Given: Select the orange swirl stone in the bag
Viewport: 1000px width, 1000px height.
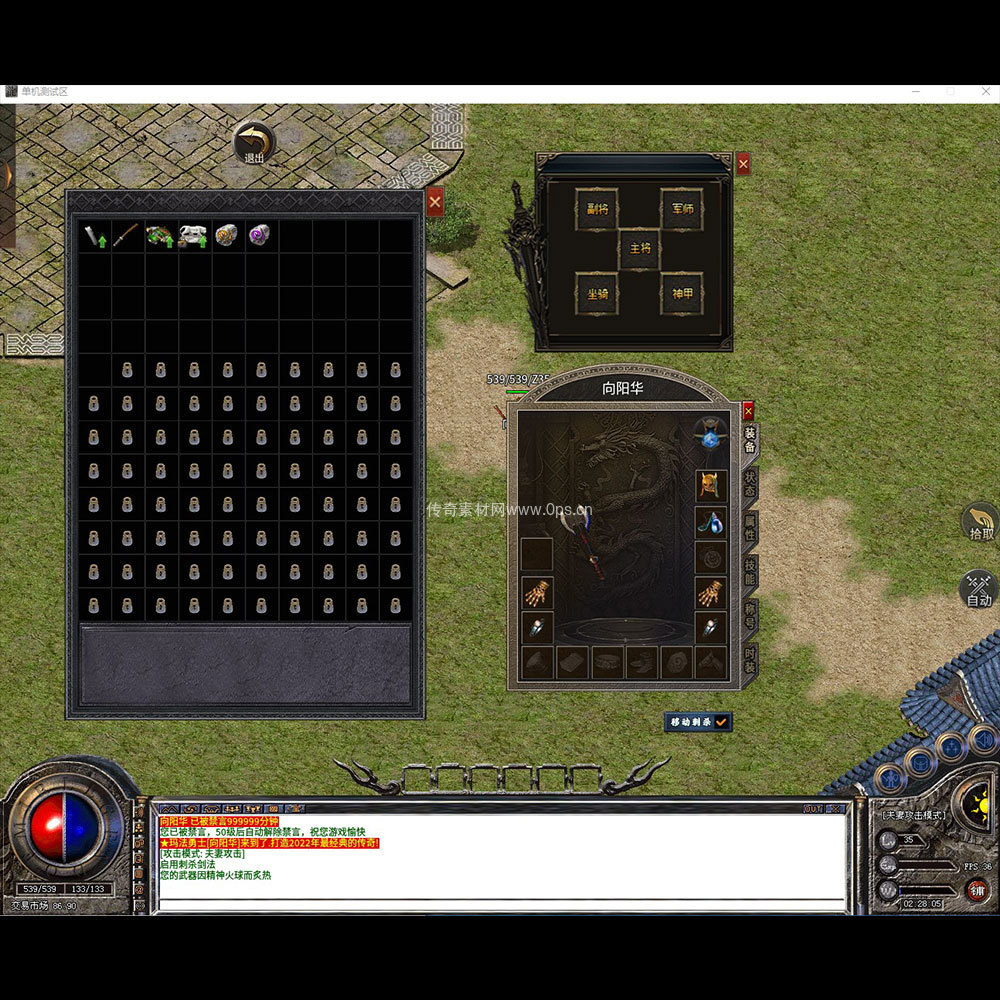Looking at the screenshot, I should (227, 236).
